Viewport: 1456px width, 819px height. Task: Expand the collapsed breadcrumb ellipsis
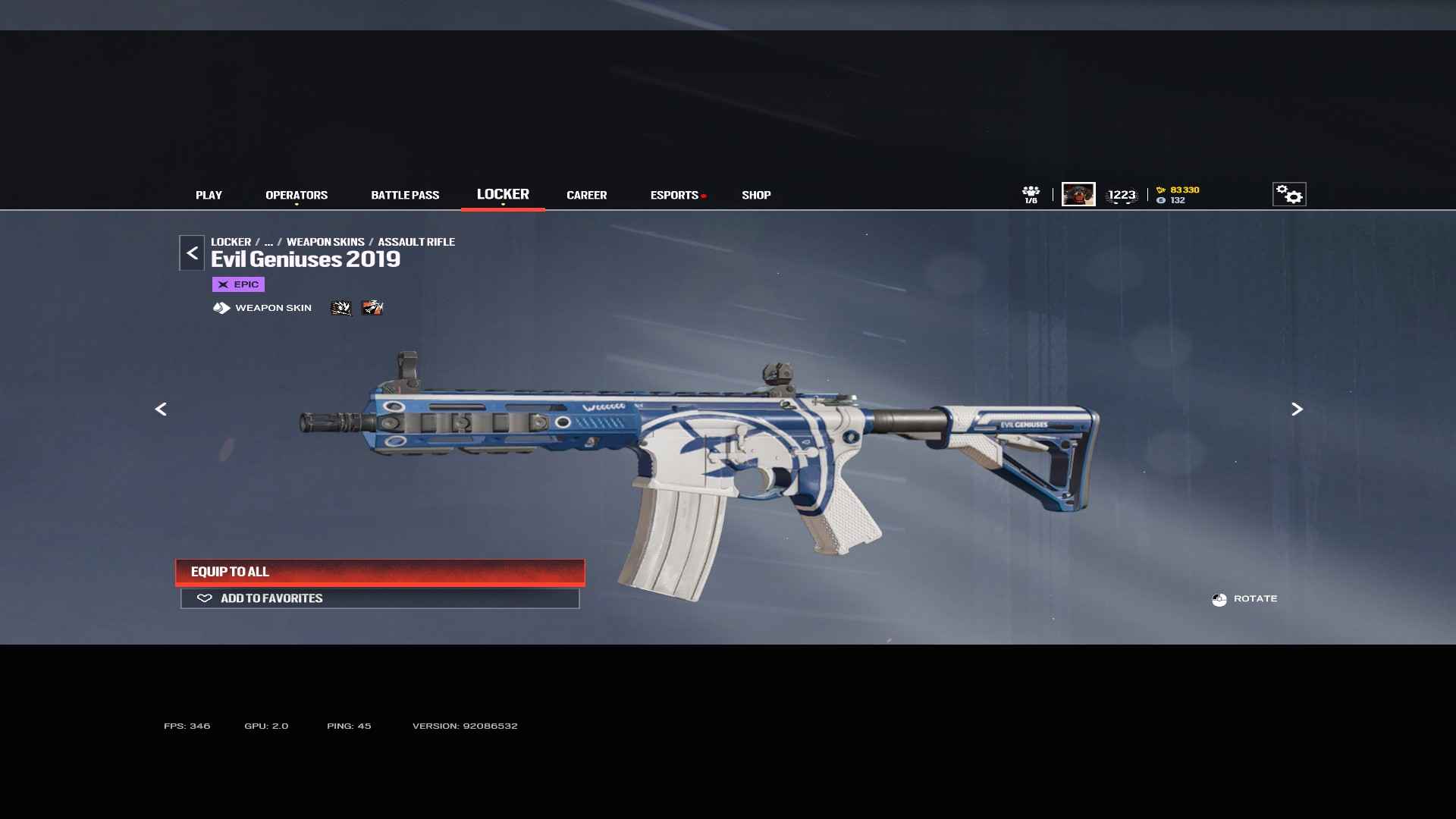(x=268, y=242)
